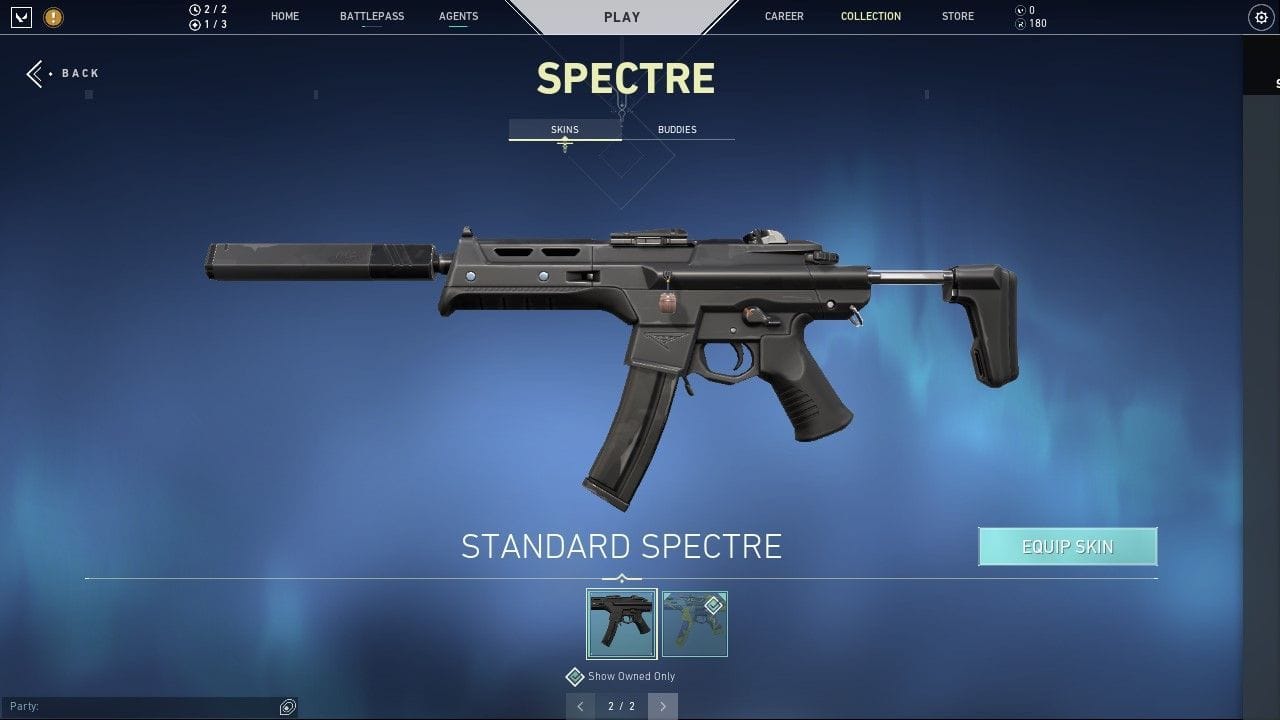Click the page counter showing 2/2
The width and height of the screenshot is (1280, 720).
point(621,706)
